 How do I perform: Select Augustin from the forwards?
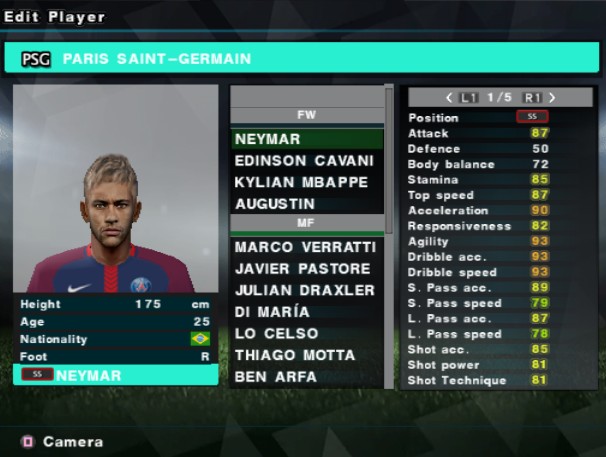click(305, 204)
